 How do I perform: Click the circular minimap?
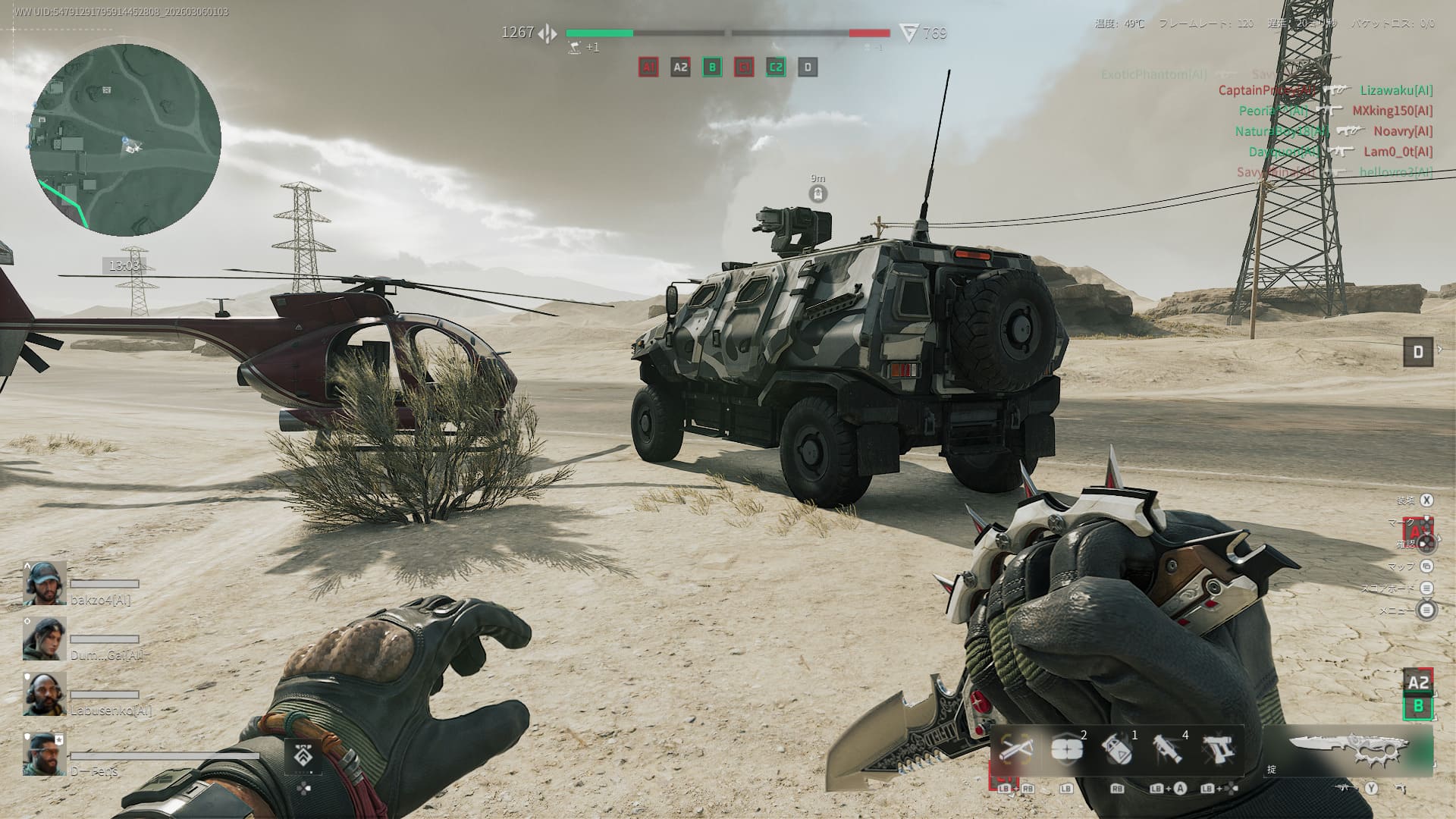[x=125, y=140]
